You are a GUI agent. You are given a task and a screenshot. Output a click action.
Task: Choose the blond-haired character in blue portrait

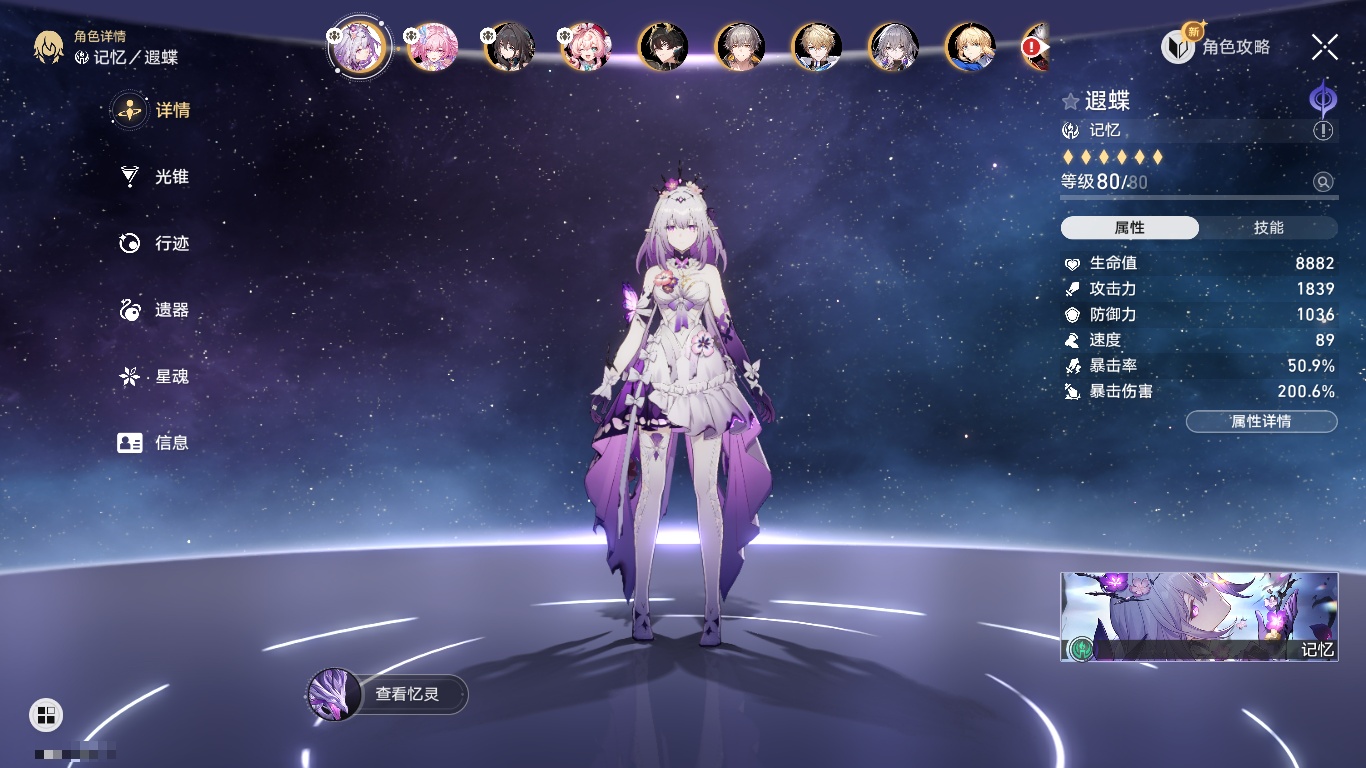click(x=970, y=46)
